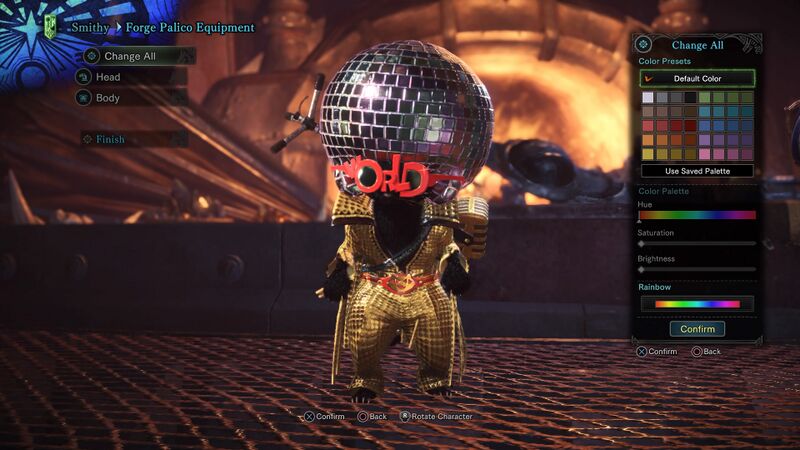Pick the Rainbow color bar
Screen dimensions: 800x450
click(x=697, y=303)
